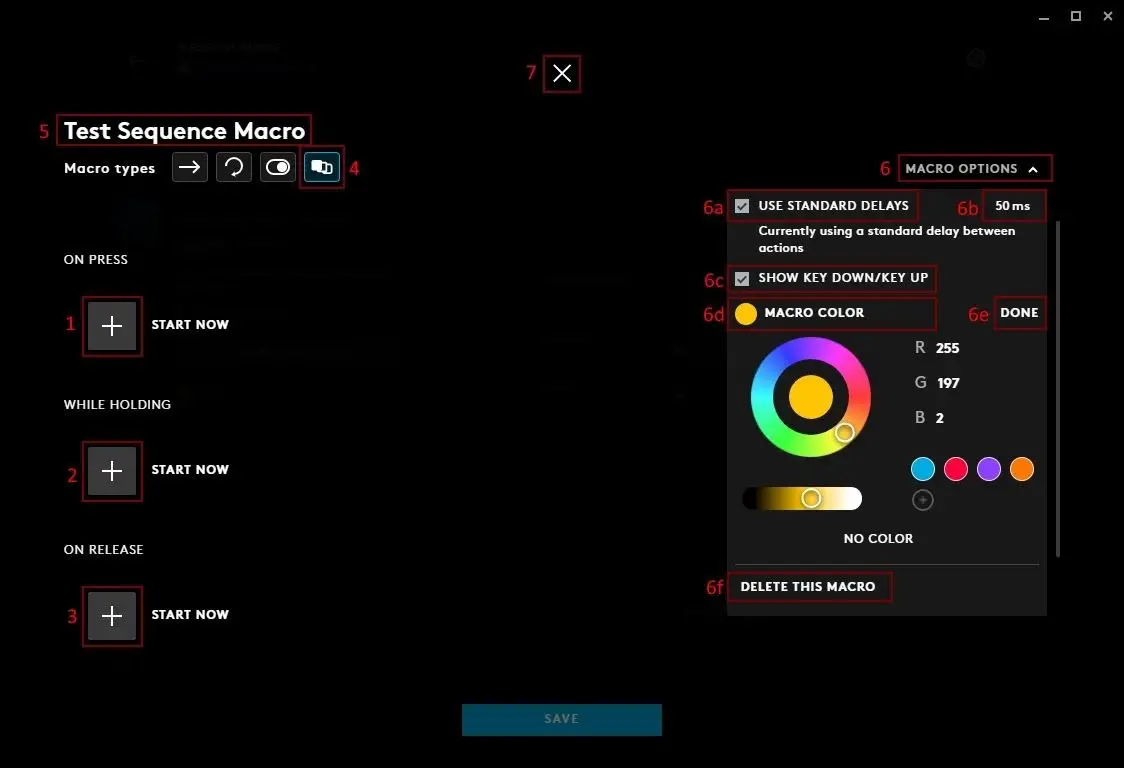The height and width of the screenshot is (768, 1124).
Task: Select the arrow no-repeat macro type
Action: click(190, 167)
